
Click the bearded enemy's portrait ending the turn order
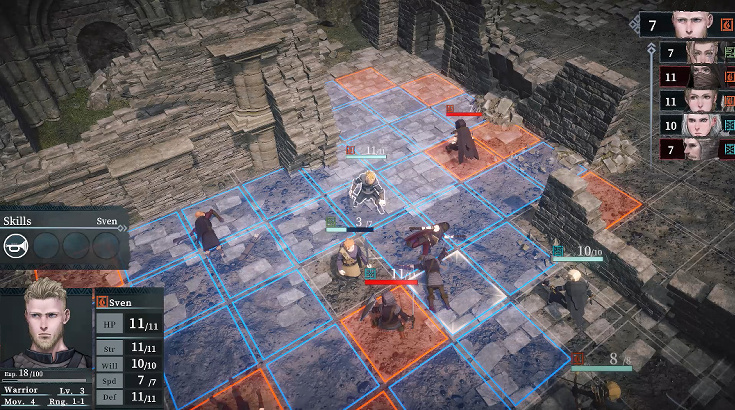(698, 150)
